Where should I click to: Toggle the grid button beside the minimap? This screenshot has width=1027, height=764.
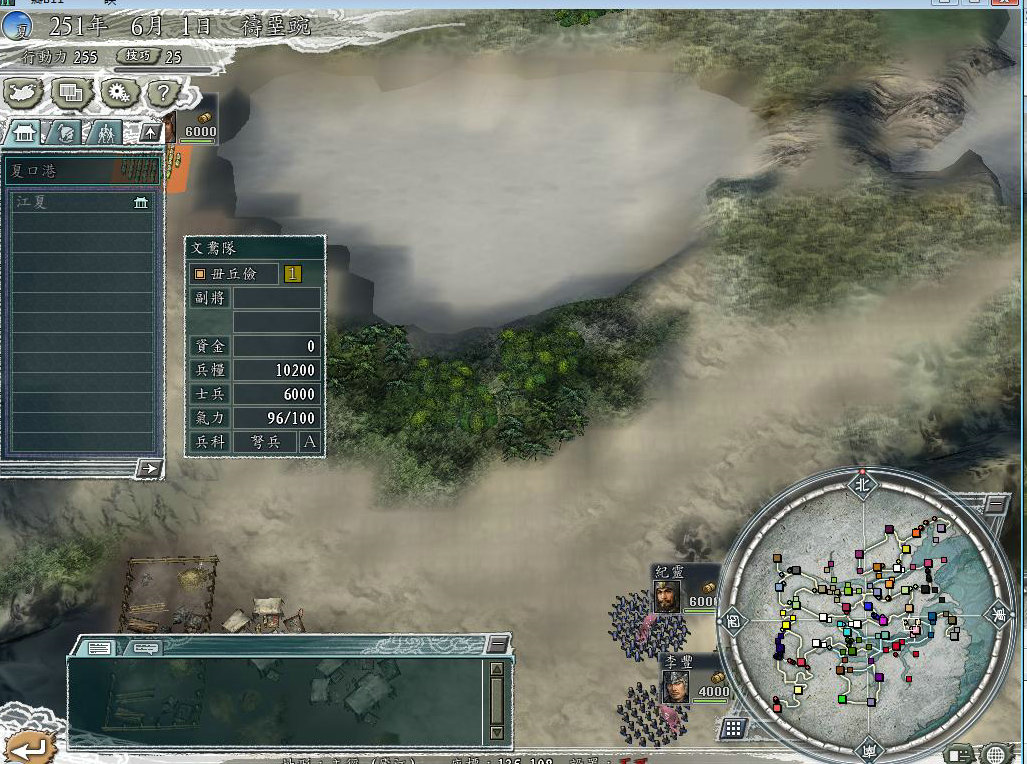click(x=733, y=728)
